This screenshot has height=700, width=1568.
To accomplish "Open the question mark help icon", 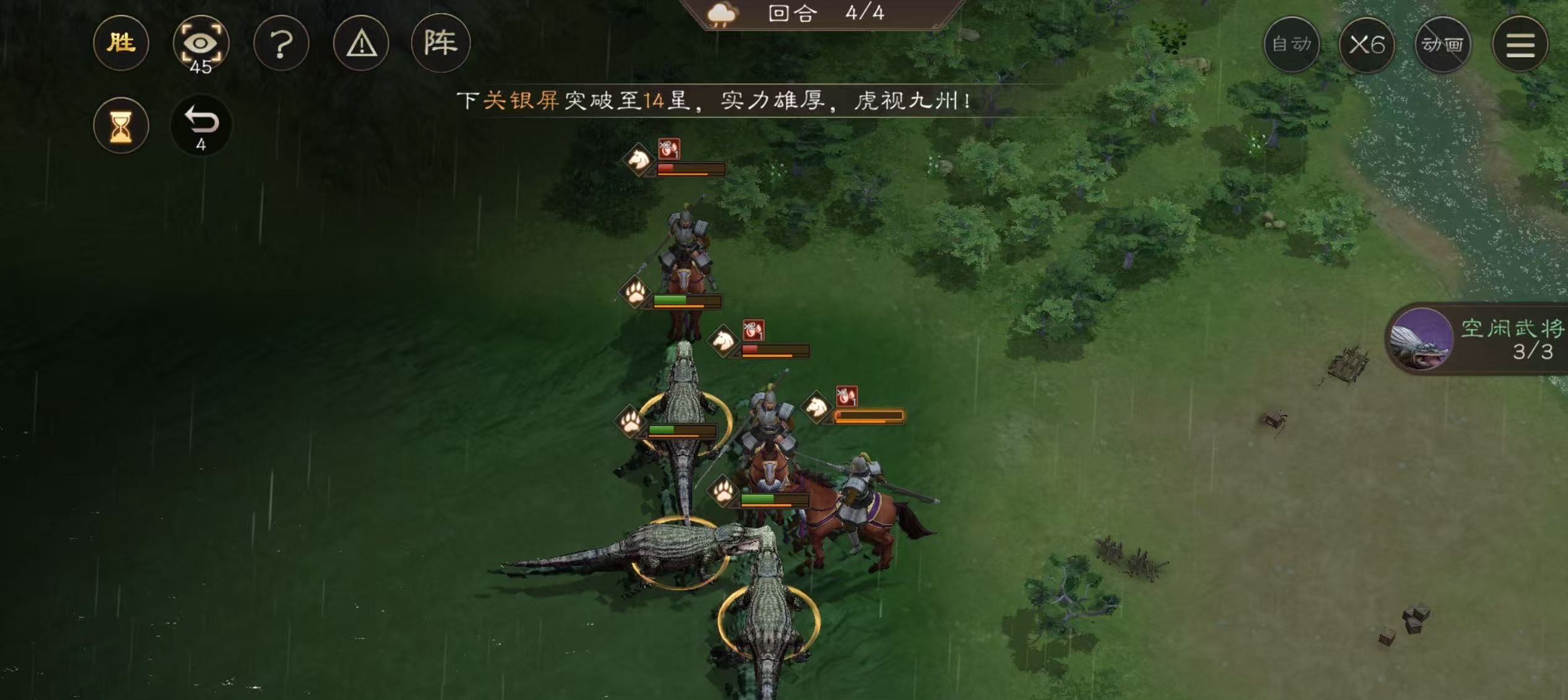I will (282, 42).
